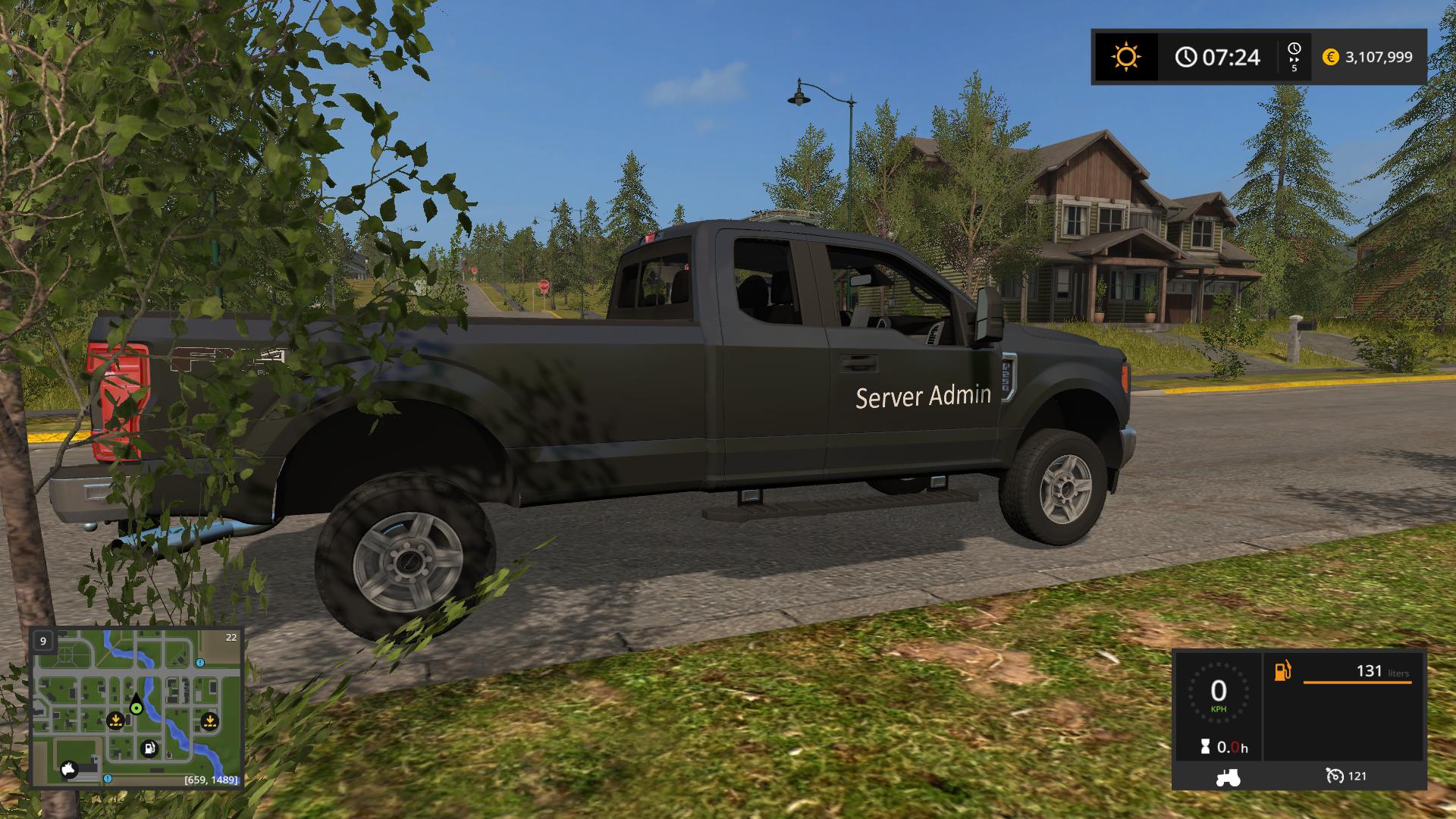Viewport: 1456px width, 819px height.
Task: Select the tractor vehicle icon
Action: [x=1227, y=777]
